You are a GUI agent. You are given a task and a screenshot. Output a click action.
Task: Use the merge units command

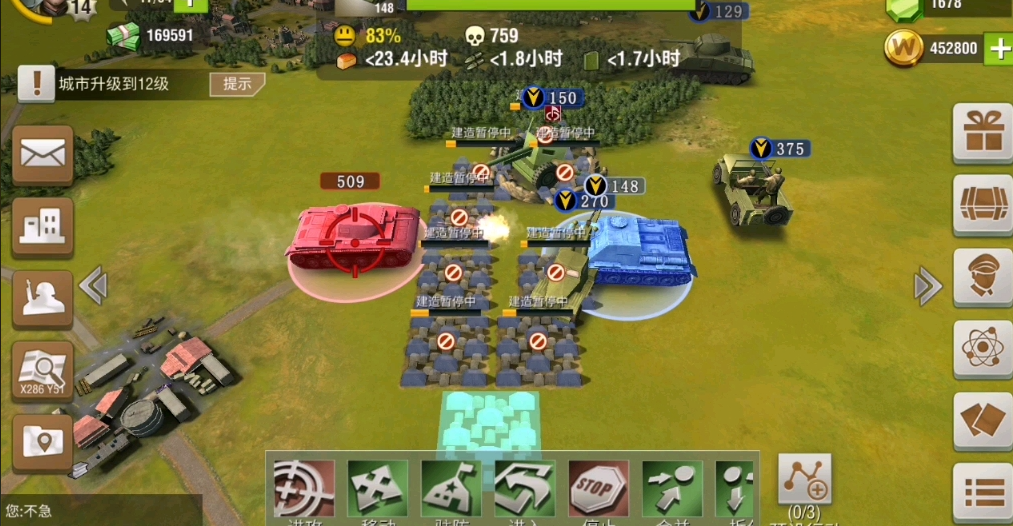point(672,488)
